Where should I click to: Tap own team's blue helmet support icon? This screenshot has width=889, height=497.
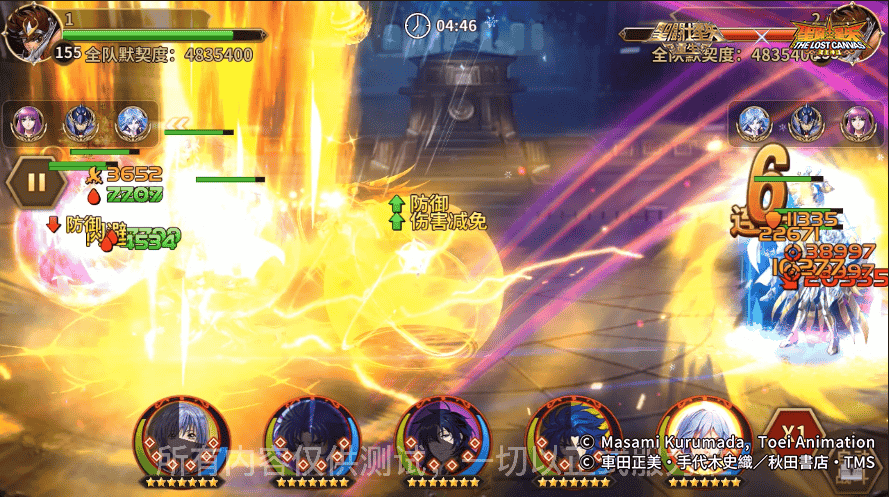click(79, 122)
